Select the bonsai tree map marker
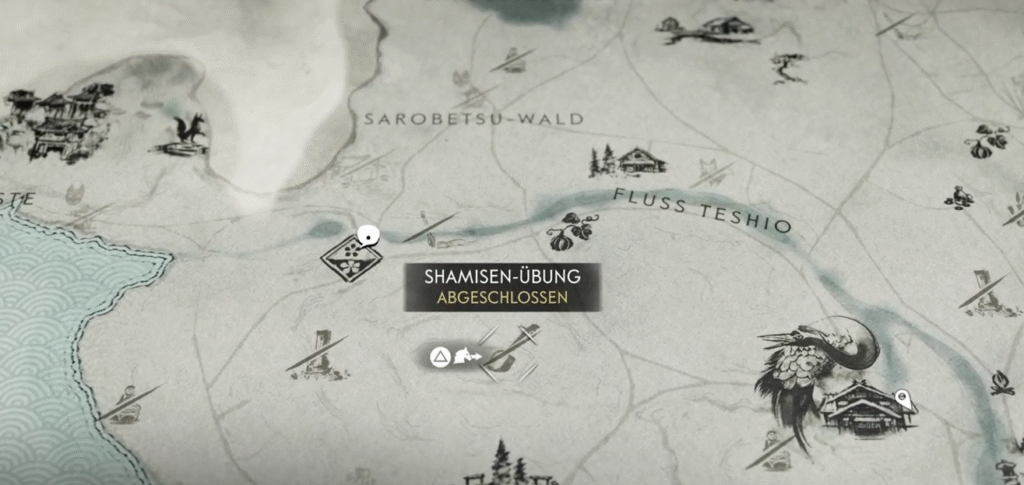Image resolution: width=1024 pixels, height=485 pixels. pyautogui.click(x=789, y=66)
